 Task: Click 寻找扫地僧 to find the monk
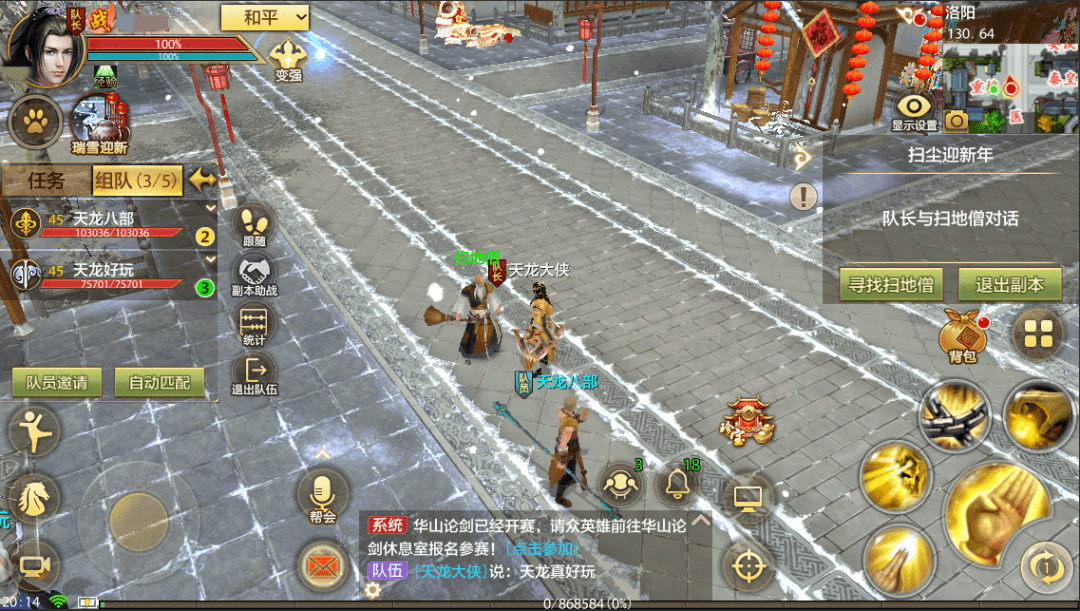890,285
